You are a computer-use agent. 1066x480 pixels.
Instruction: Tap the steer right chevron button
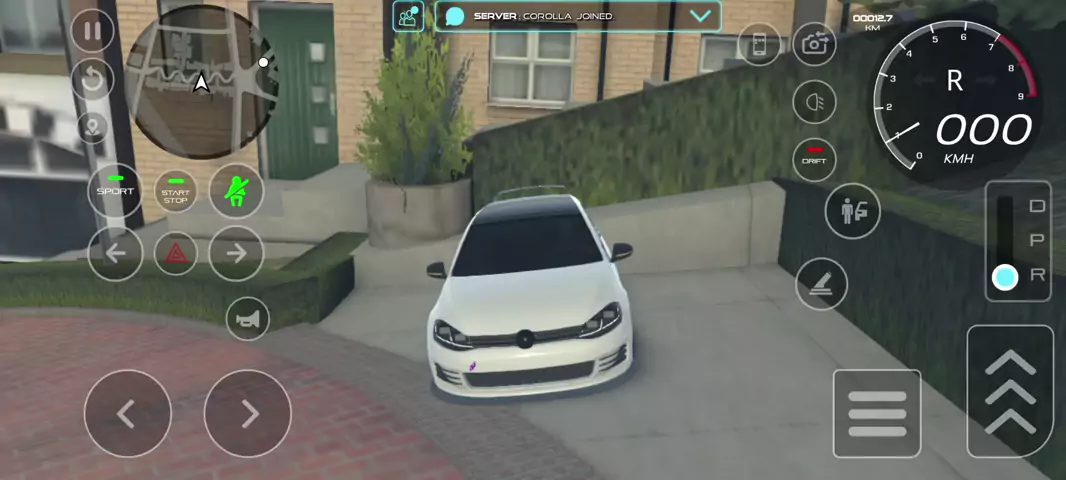tap(247, 413)
